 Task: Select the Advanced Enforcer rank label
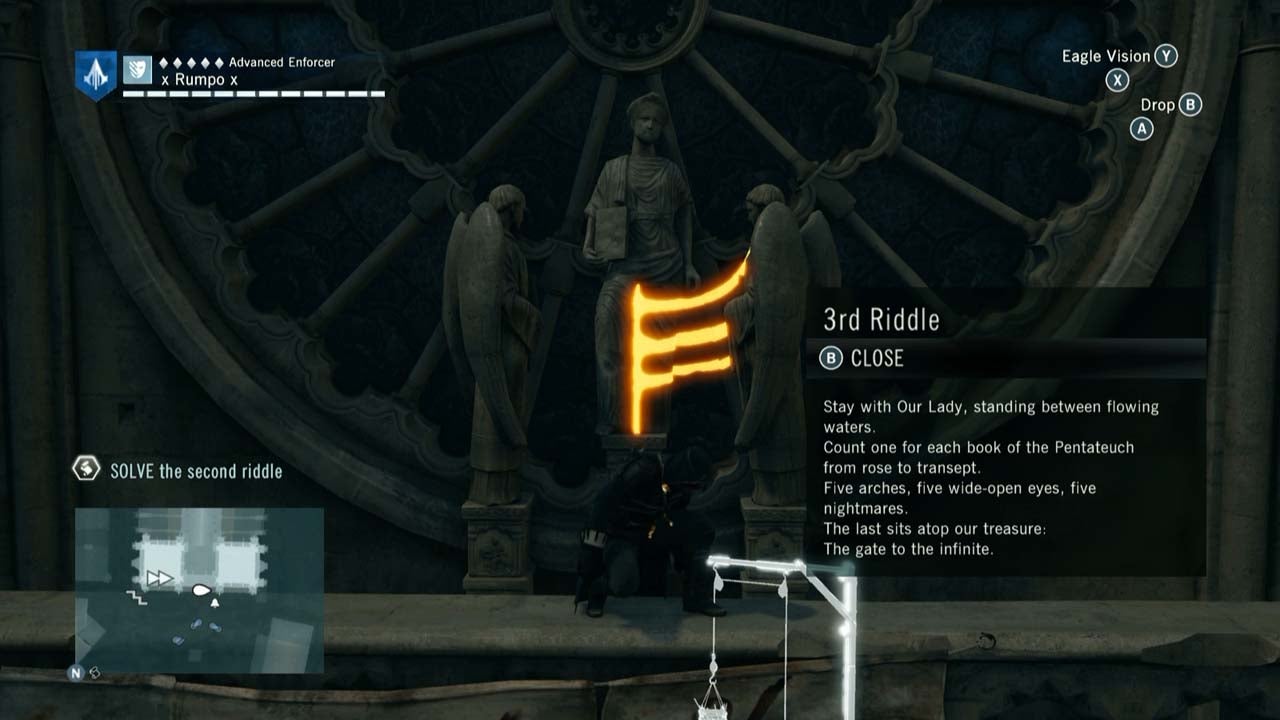click(283, 63)
